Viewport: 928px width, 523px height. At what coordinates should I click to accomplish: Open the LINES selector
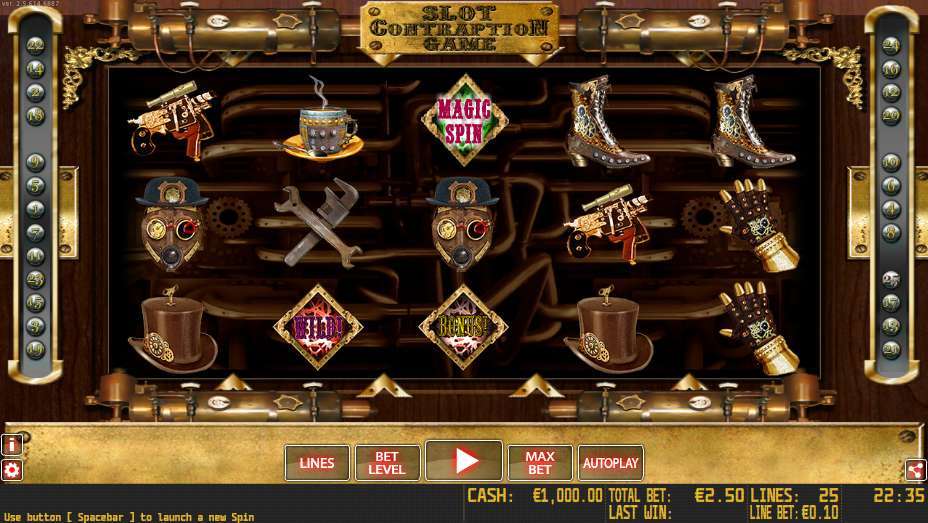click(317, 463)
